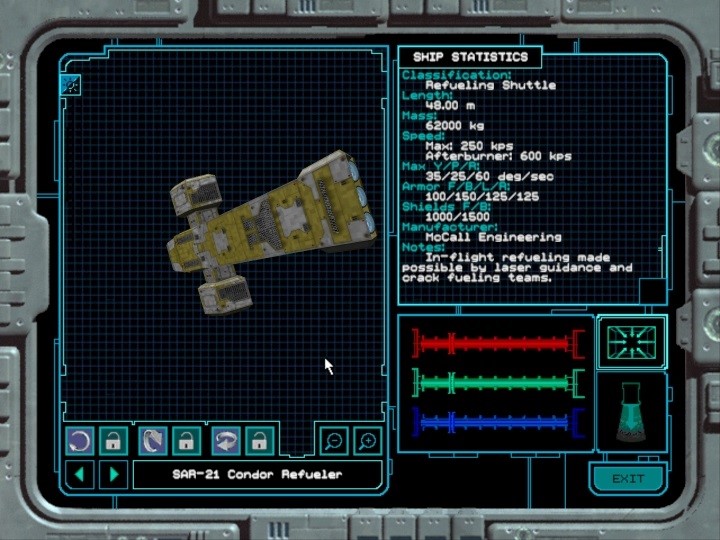Zoom in using the plus magnifier
This screenshot has width=720, height=540.
[367, 440]
